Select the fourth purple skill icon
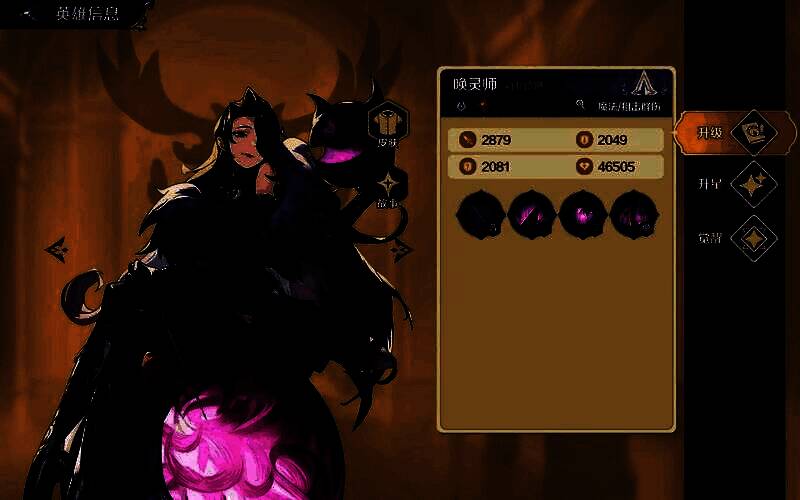Image resolution: width=800 pixels, height=500 pixels. (x=633, y=214)
